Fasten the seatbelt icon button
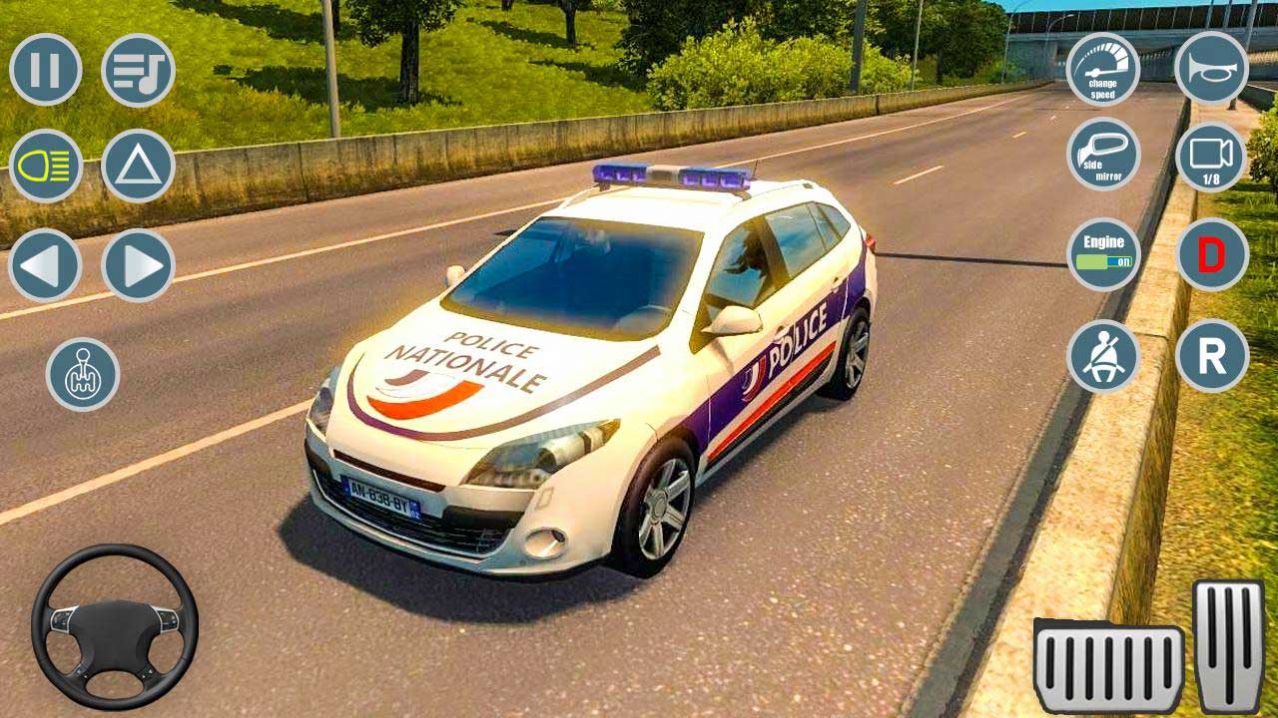The image size is (1278, 718). (1103, 356)
